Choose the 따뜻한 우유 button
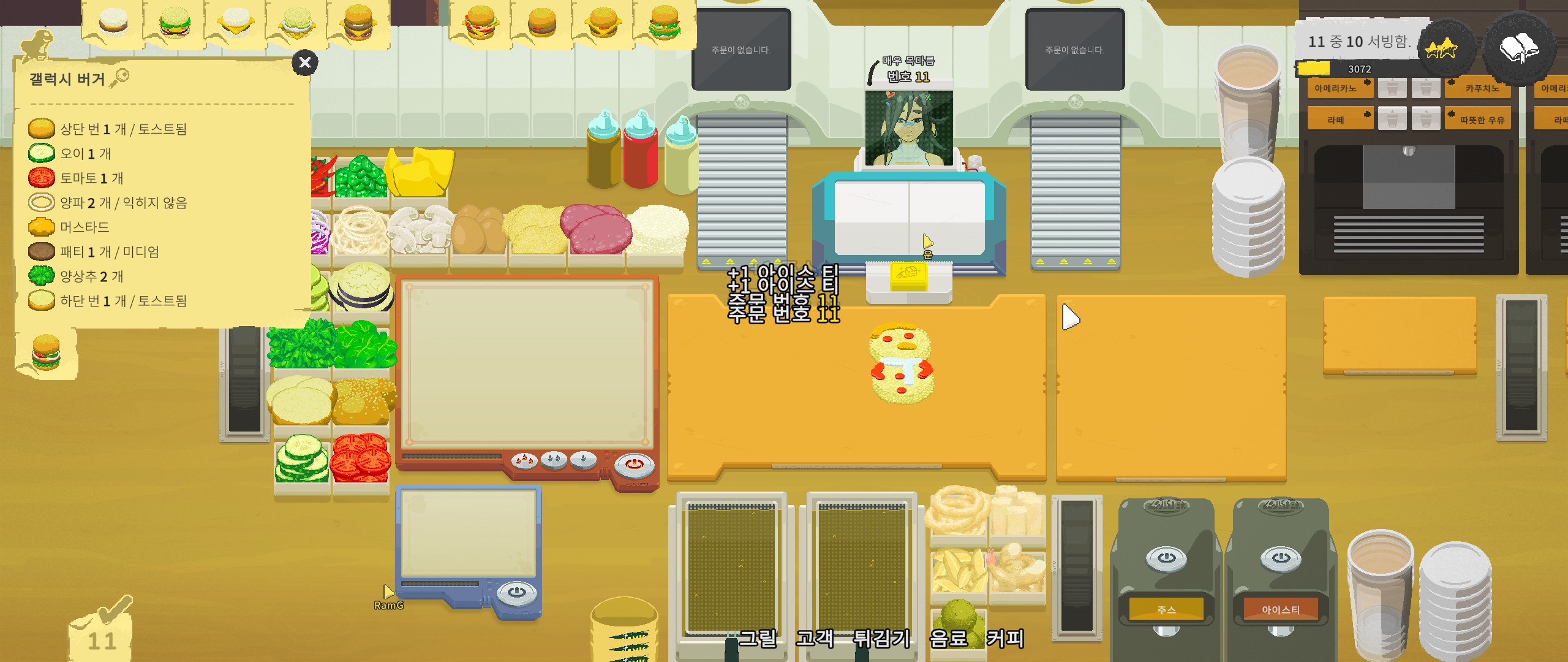The image size is (1568, 662). 1481,120
